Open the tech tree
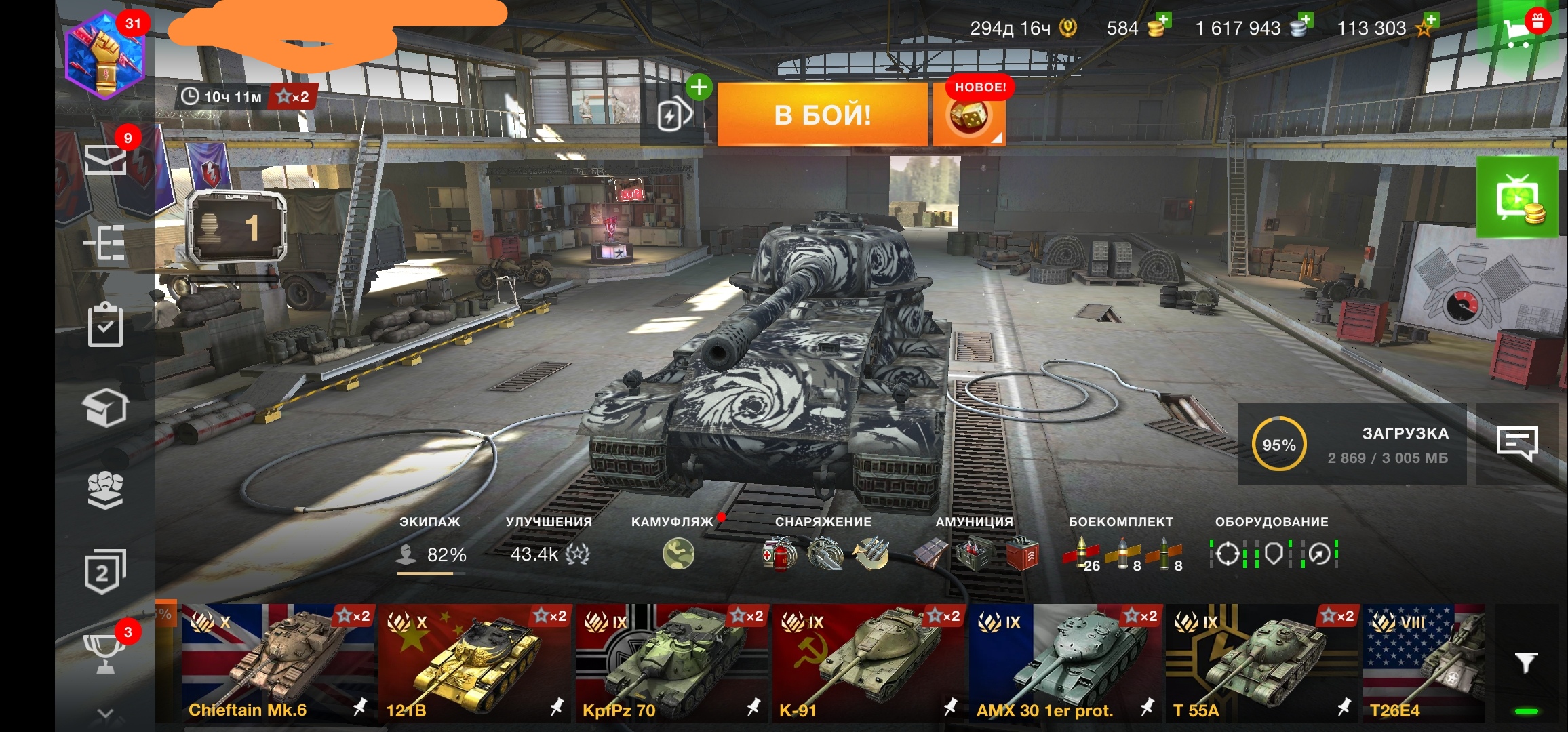Viewport: 1568px width, 732px height. pyautogui.click(x=105, y=243)
